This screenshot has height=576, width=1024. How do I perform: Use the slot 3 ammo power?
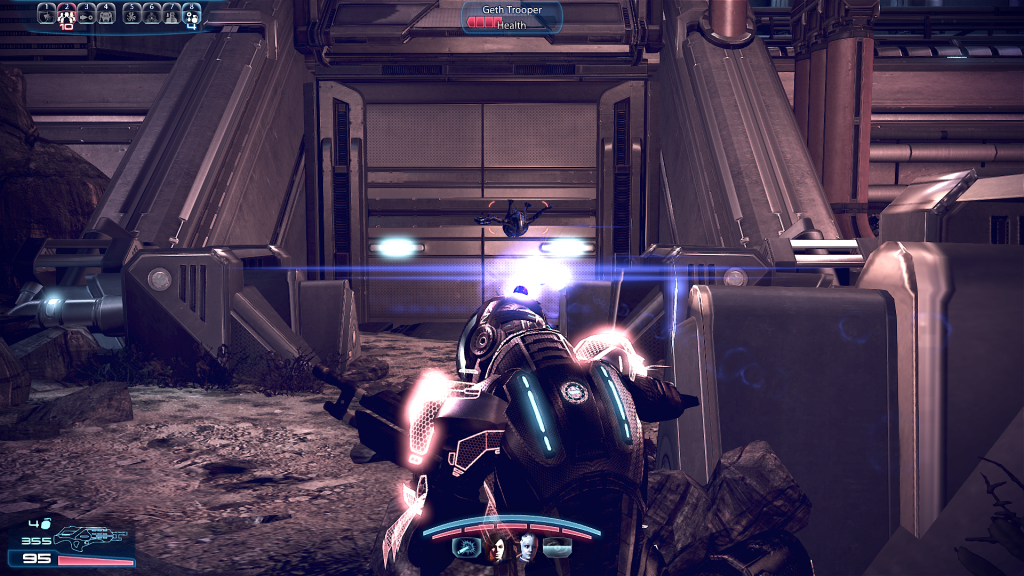(86, 13)
